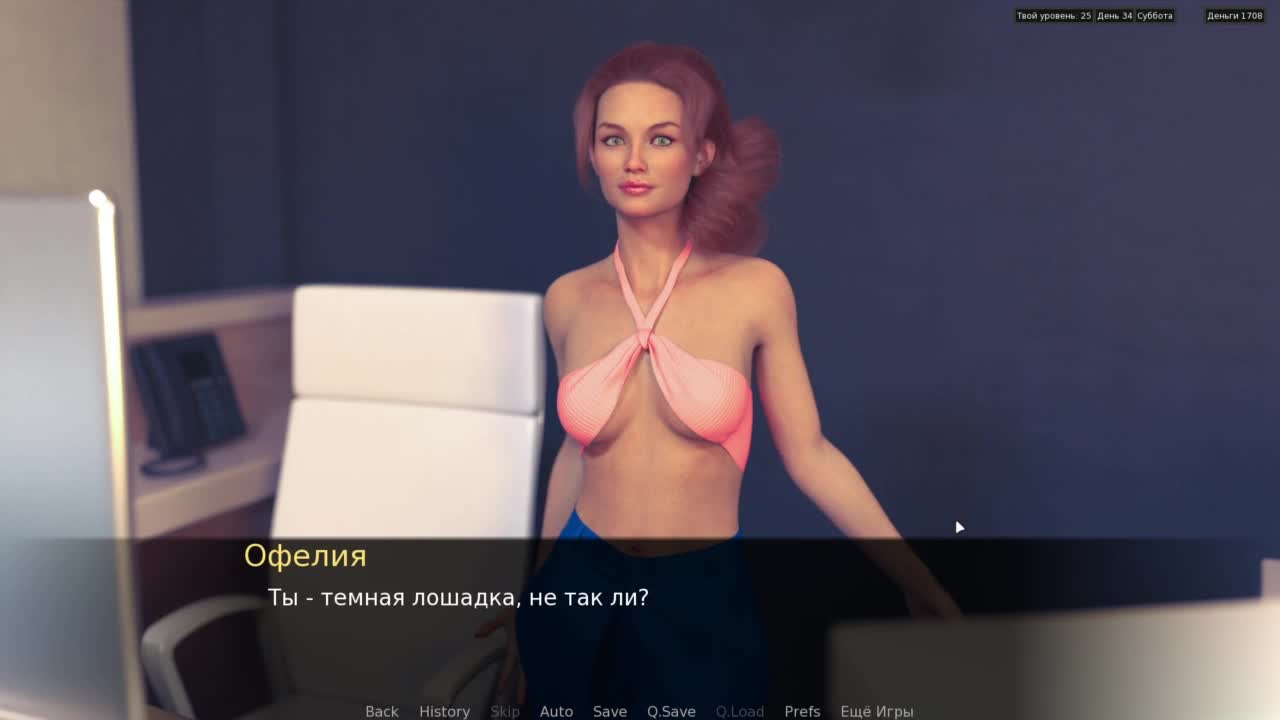Screen dimensions: 1280x720
Task: Toggle Auto dialogue advance
Action: click(556, 711)
